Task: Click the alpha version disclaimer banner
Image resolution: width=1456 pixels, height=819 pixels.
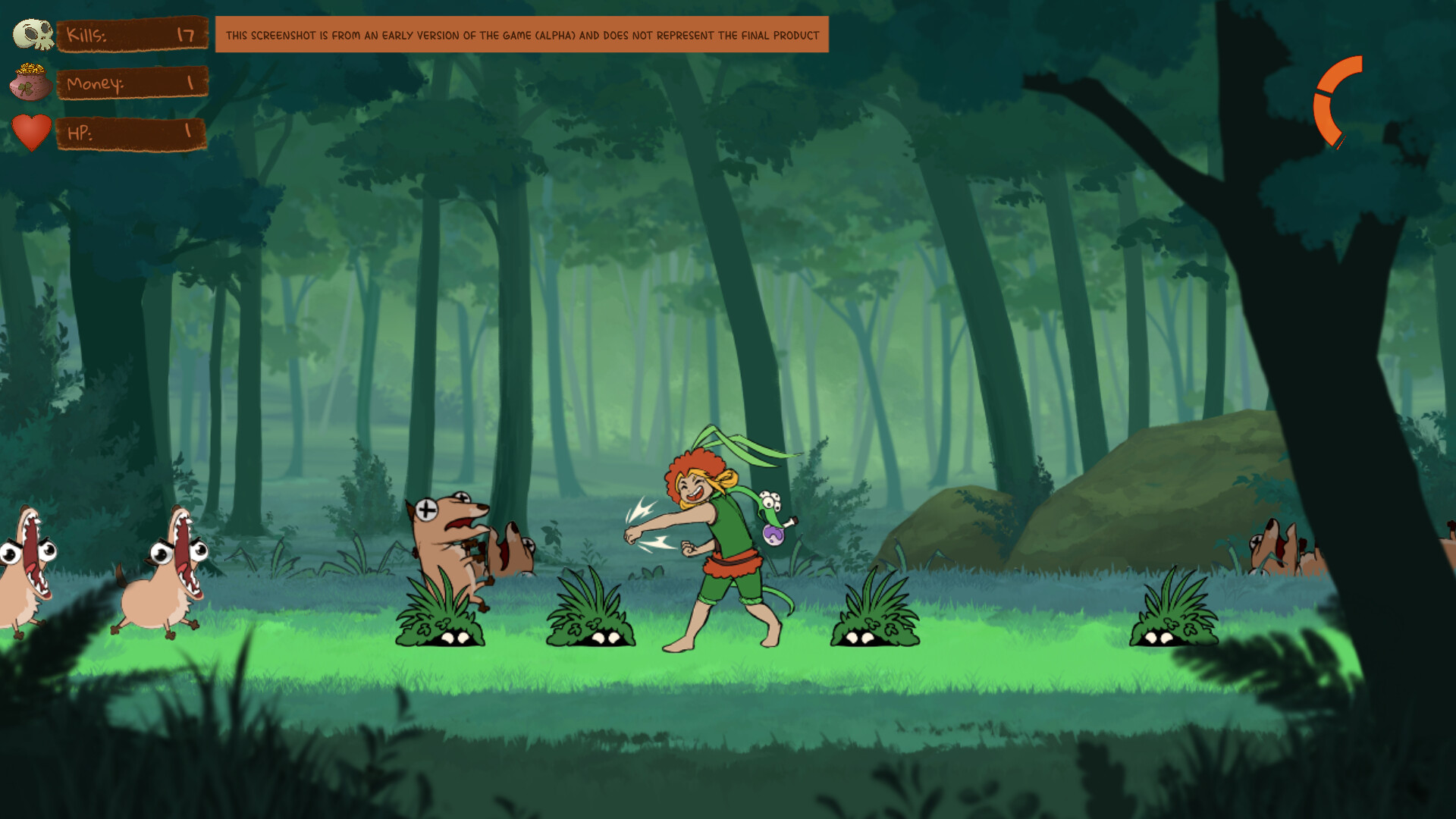Action: click(x=523, y=34)
